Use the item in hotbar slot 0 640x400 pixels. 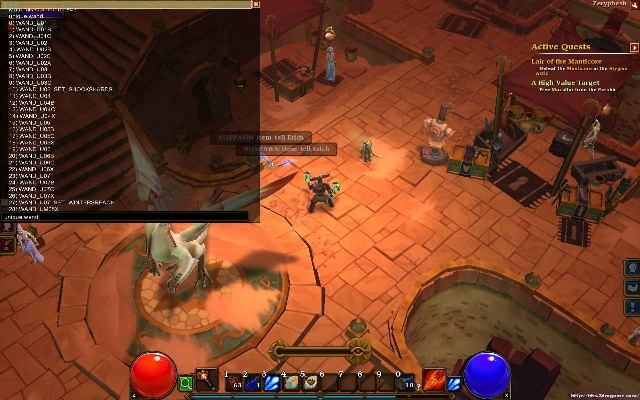point(407,382)
